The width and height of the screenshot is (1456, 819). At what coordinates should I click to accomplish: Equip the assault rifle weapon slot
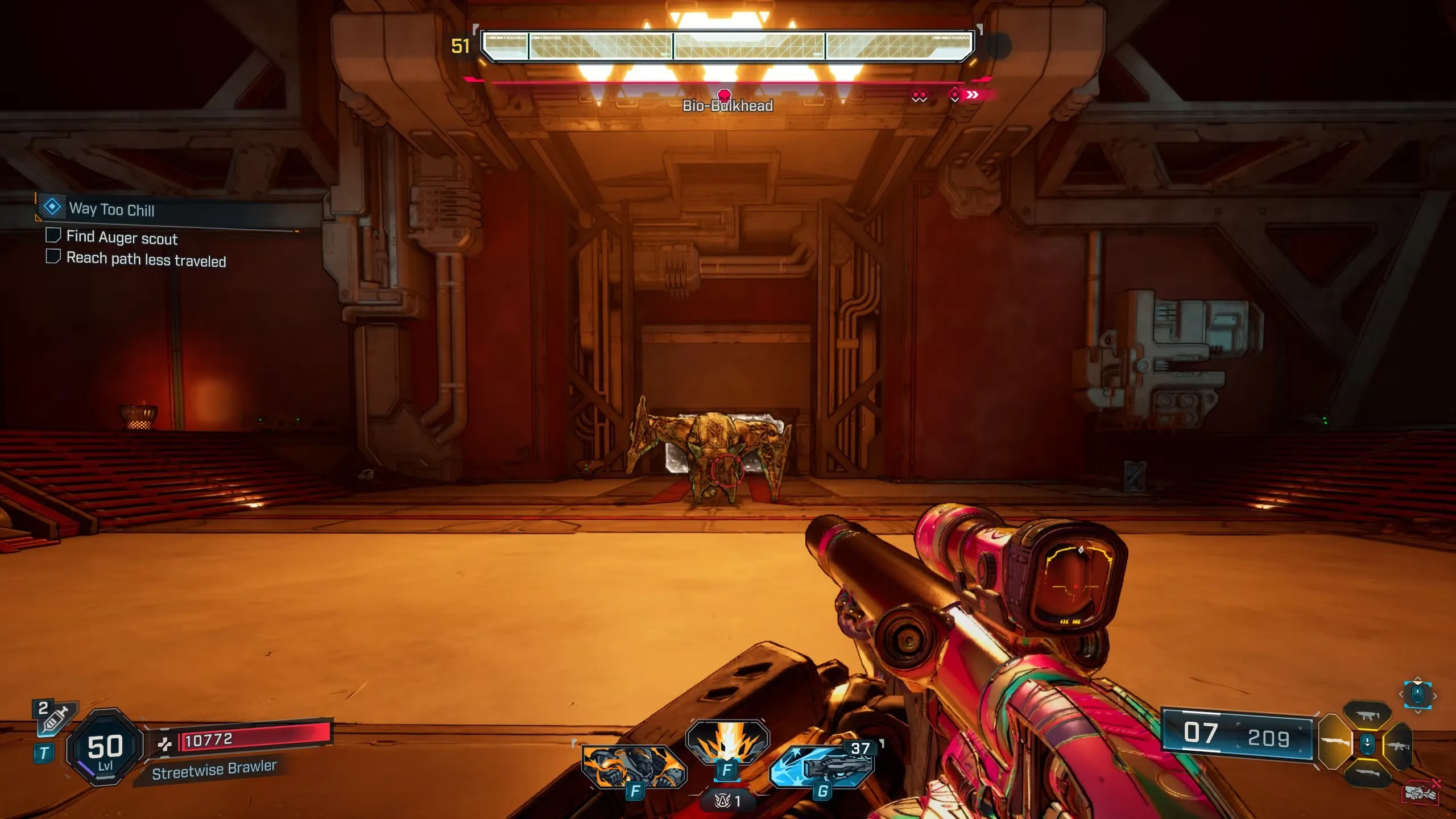click(x=1399, y=745)
